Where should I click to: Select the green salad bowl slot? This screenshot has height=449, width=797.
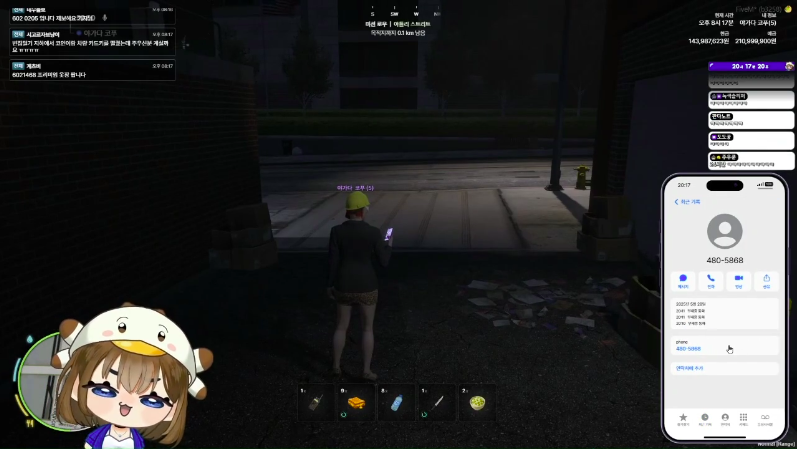point(477,402)
